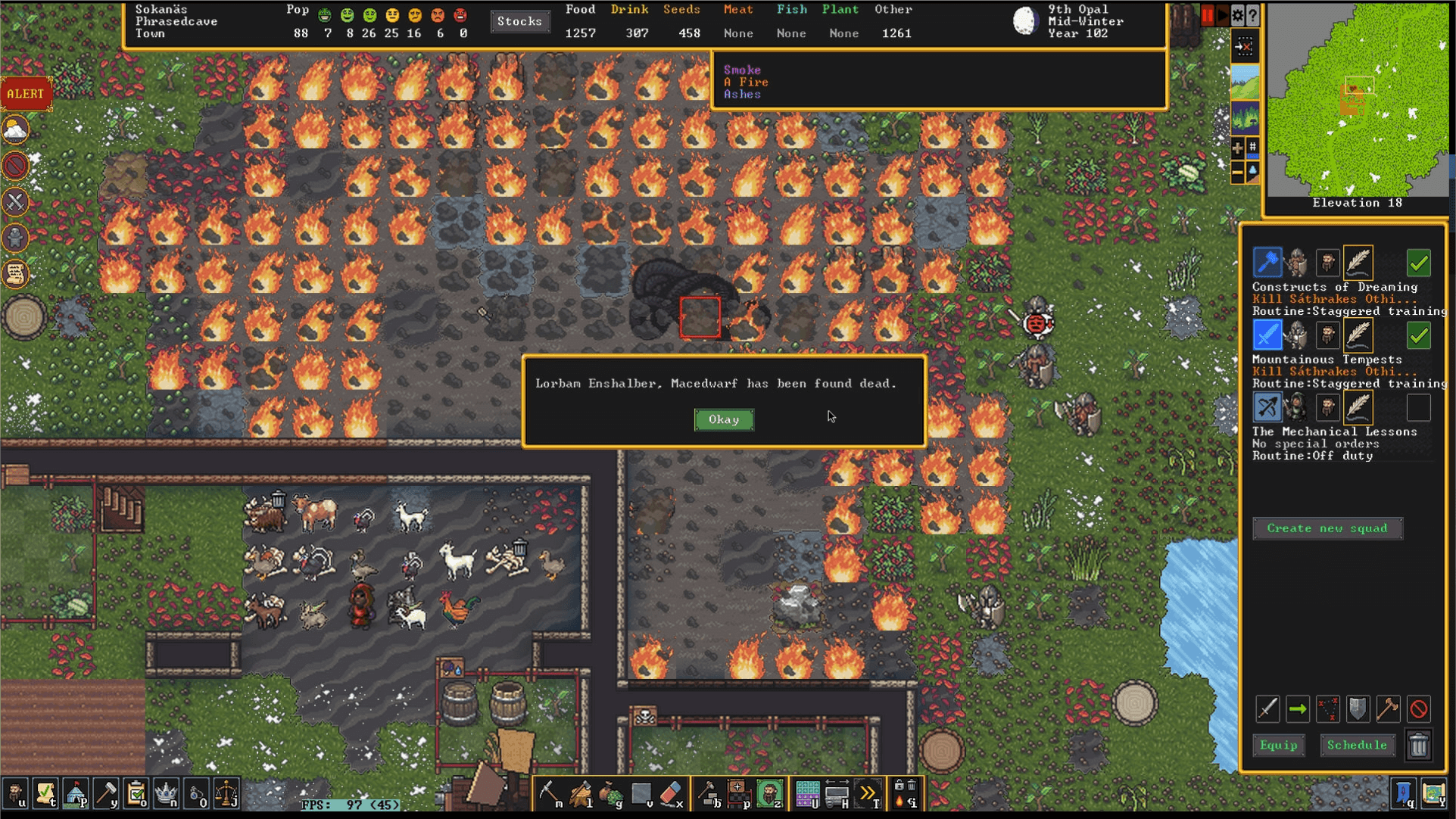Open the Stocks screen
The width and height of the screenshot is (1456, 819).
coord(519,21)
